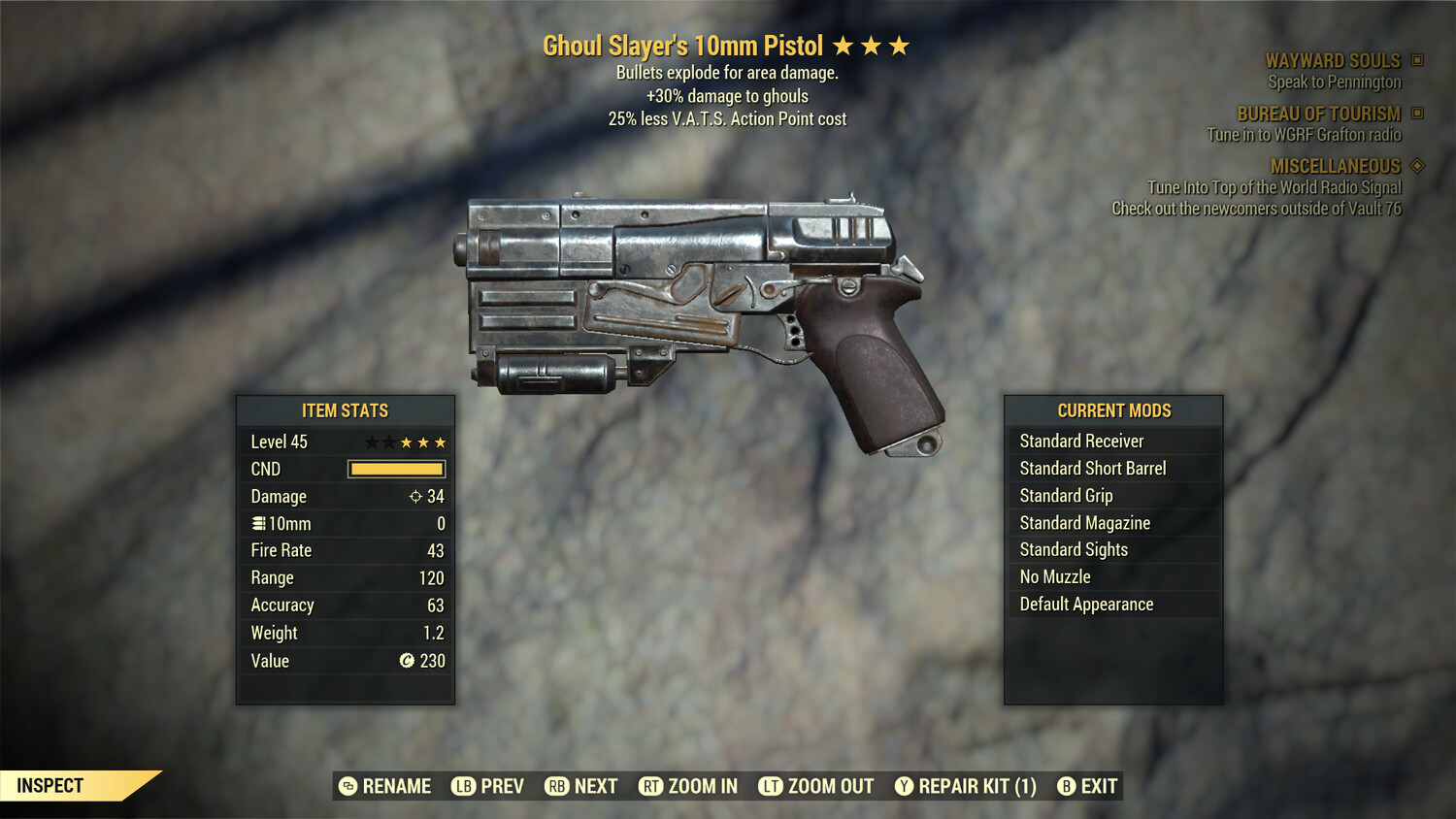Click the diamond icon beside Miscellaneous

[1416, 166]
